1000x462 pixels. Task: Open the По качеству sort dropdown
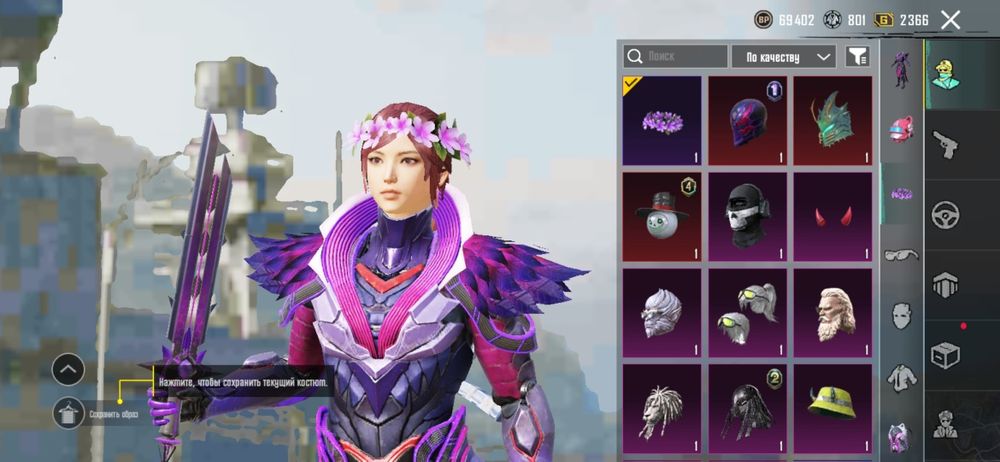pos(783,57)
